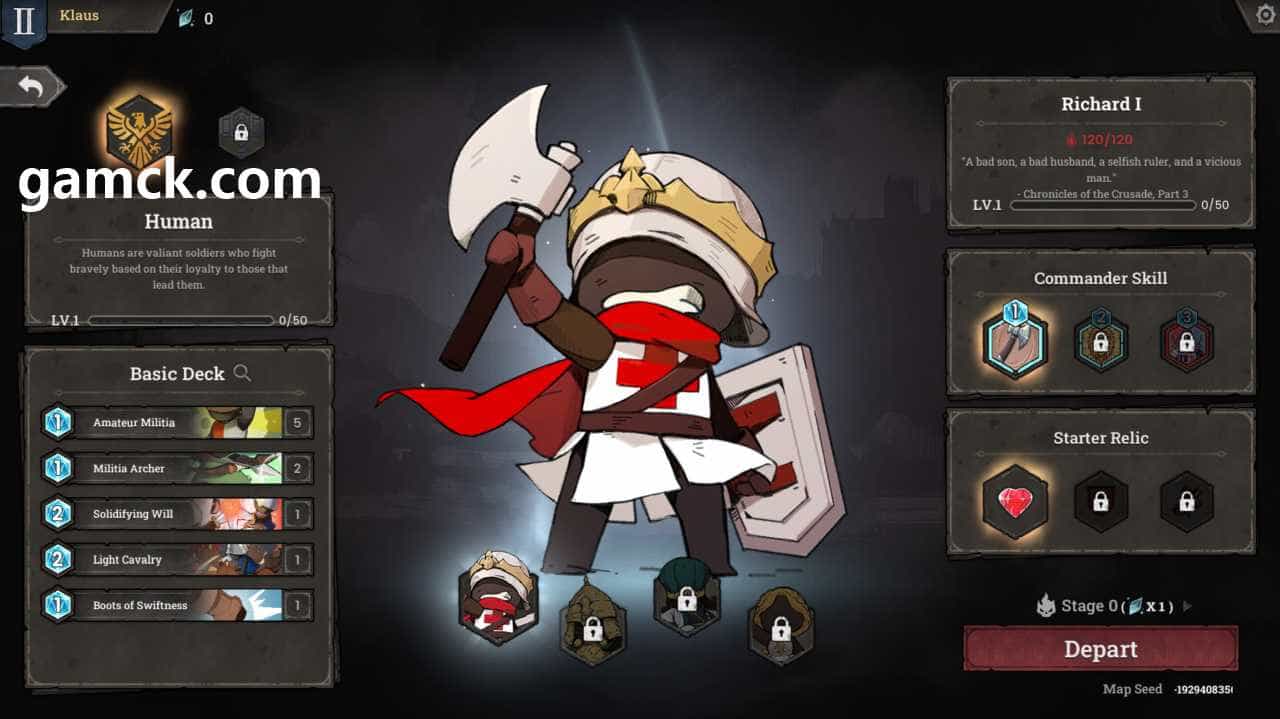Image resolution: width=1280 pixels, height=719 pixels.
Task: Select the Amateur Militia card row
Action: tap(176, 422)
